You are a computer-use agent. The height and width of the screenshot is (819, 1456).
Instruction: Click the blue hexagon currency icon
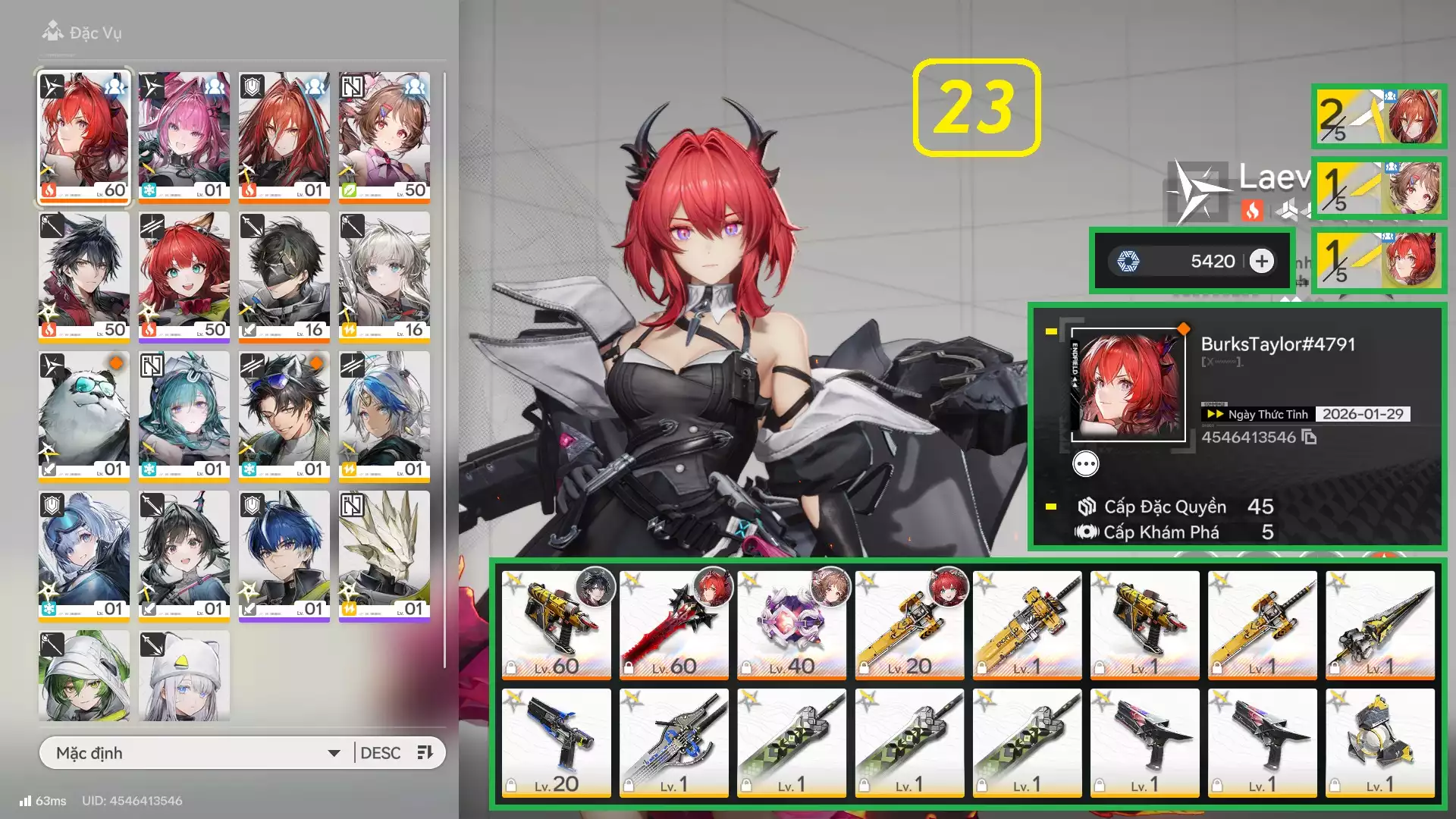point(1130,260)
